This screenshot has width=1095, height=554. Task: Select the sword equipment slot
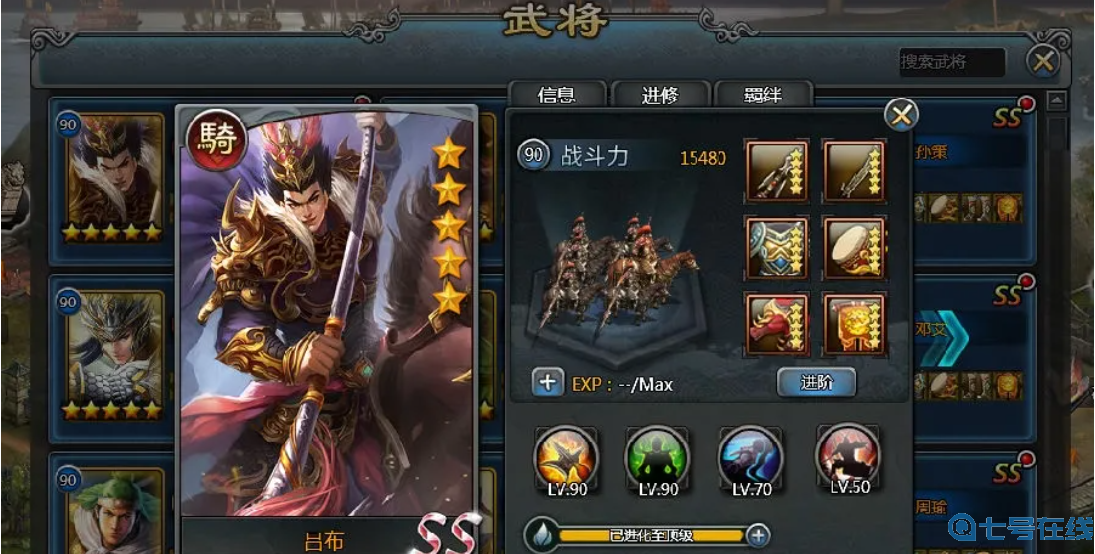coord(853,170)
